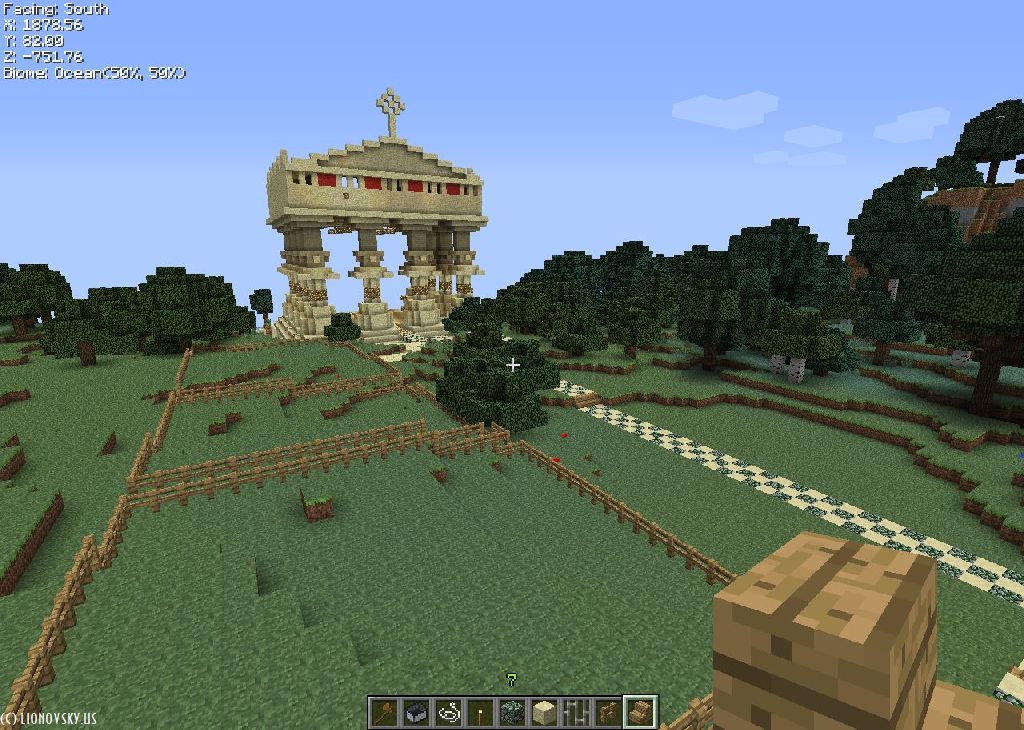Choose the white string item slot

[448, 712]
